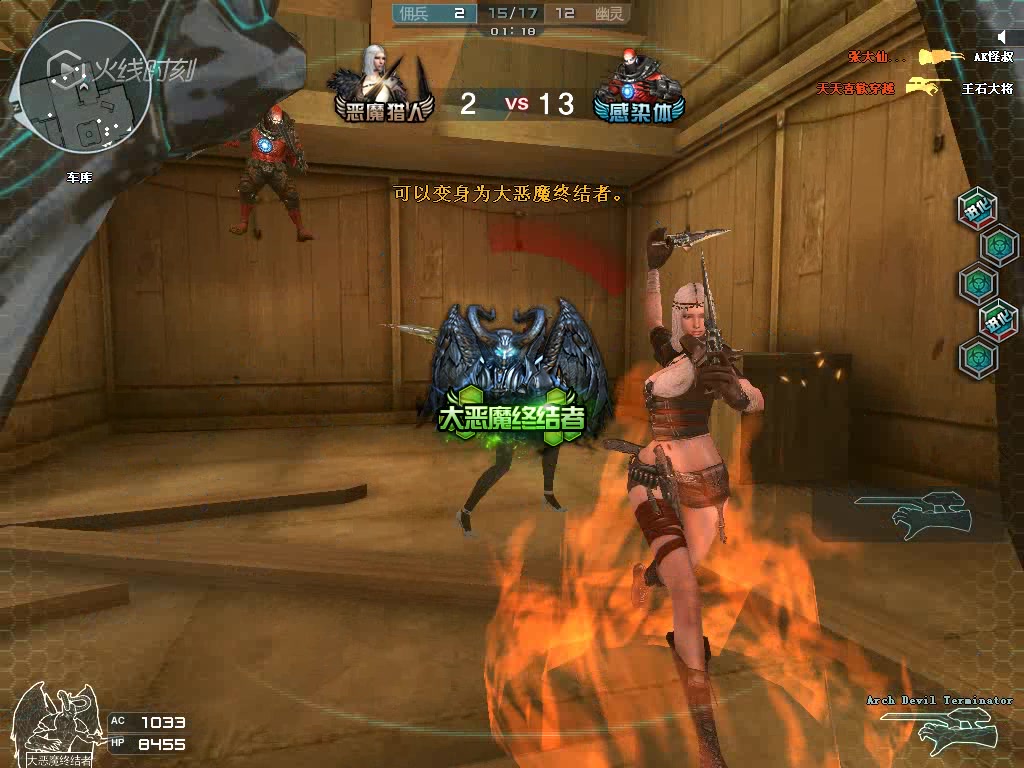Image resolution: width=1024 pixels, height=768 pixels.
Task: Open the winged demon character portrait
Action: (x=58, y=721)
